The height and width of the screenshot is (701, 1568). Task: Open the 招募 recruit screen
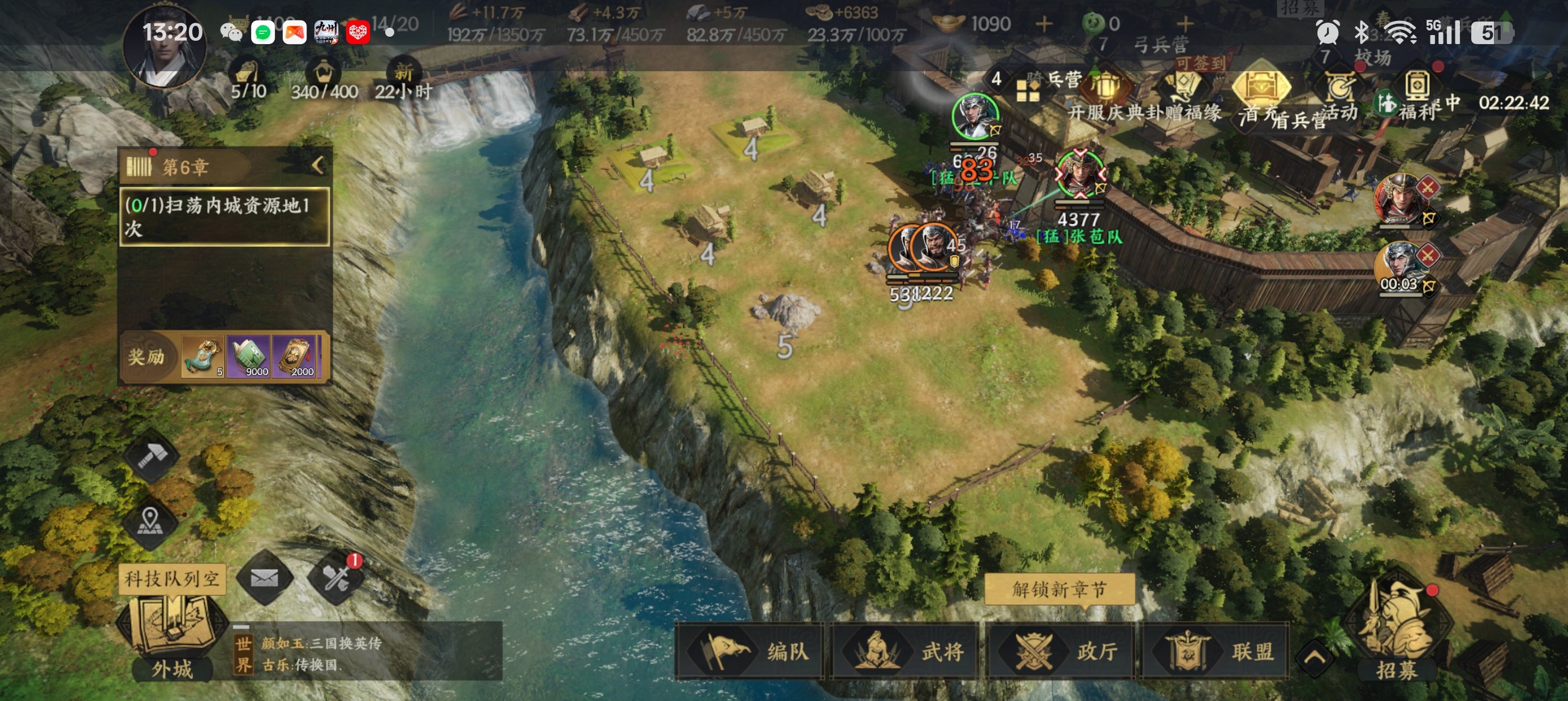1397,627
